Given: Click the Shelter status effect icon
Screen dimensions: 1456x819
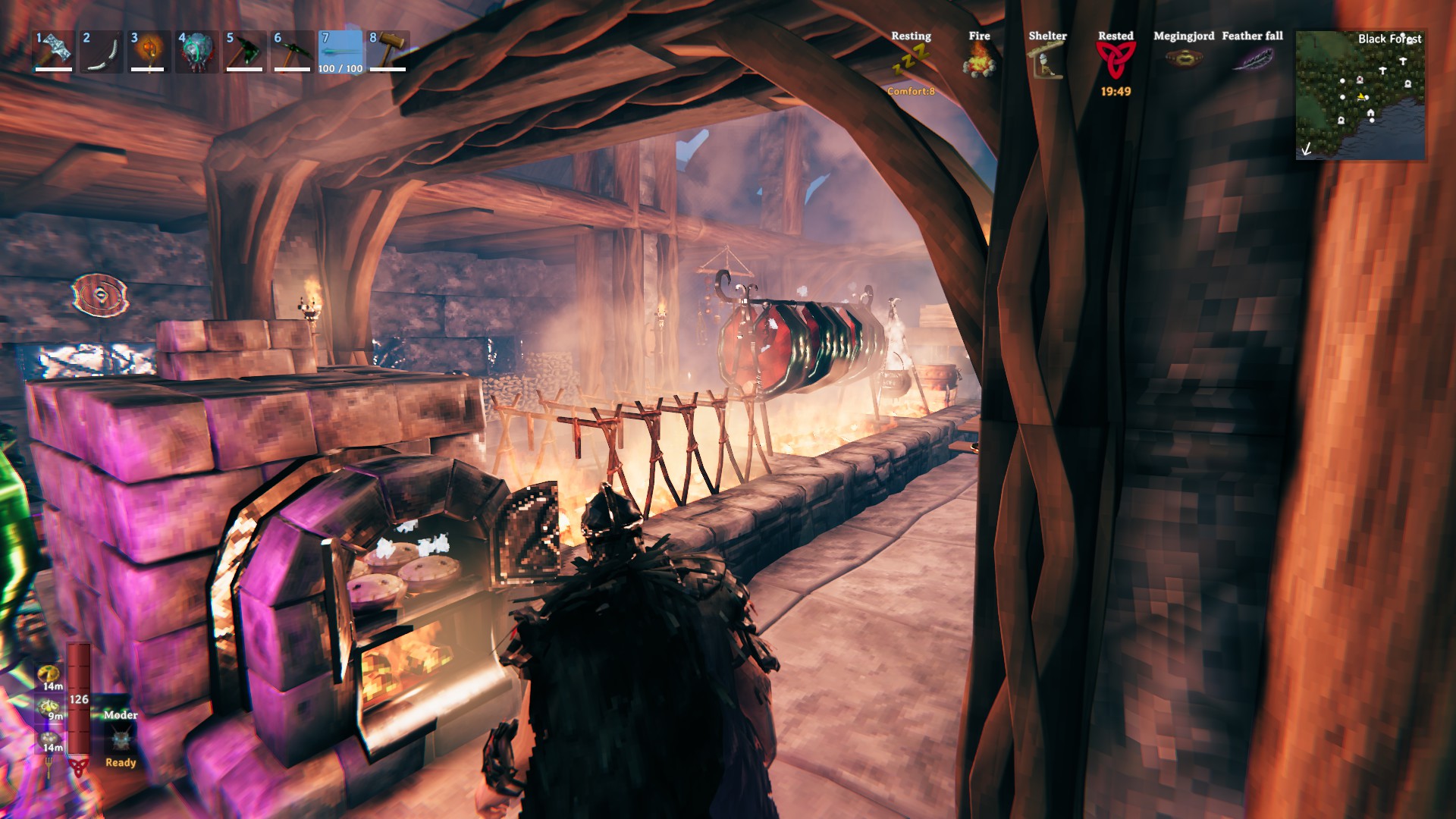Looking at the screenshot, I should [x=1046, y=61].
